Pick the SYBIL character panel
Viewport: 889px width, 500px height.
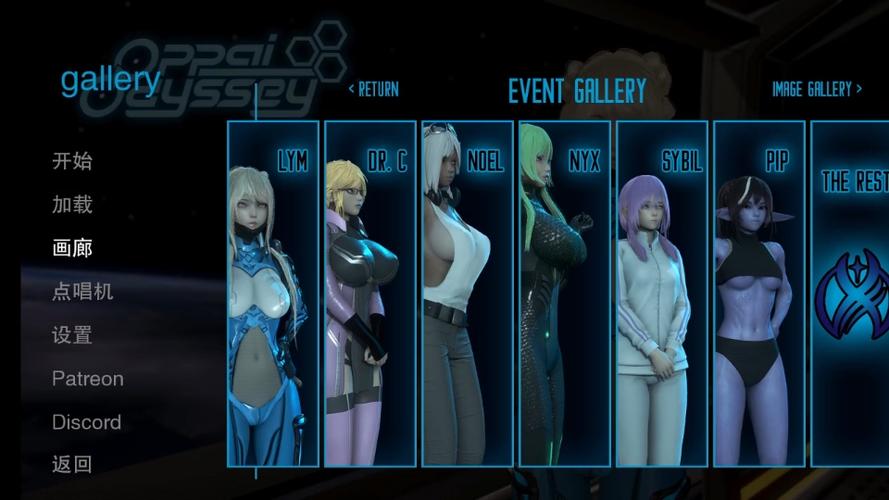[661, 293]
